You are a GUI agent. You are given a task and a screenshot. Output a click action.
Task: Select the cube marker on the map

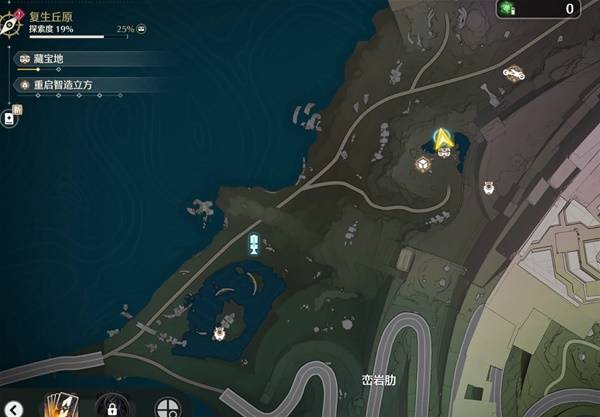click(x=424, y=165)
